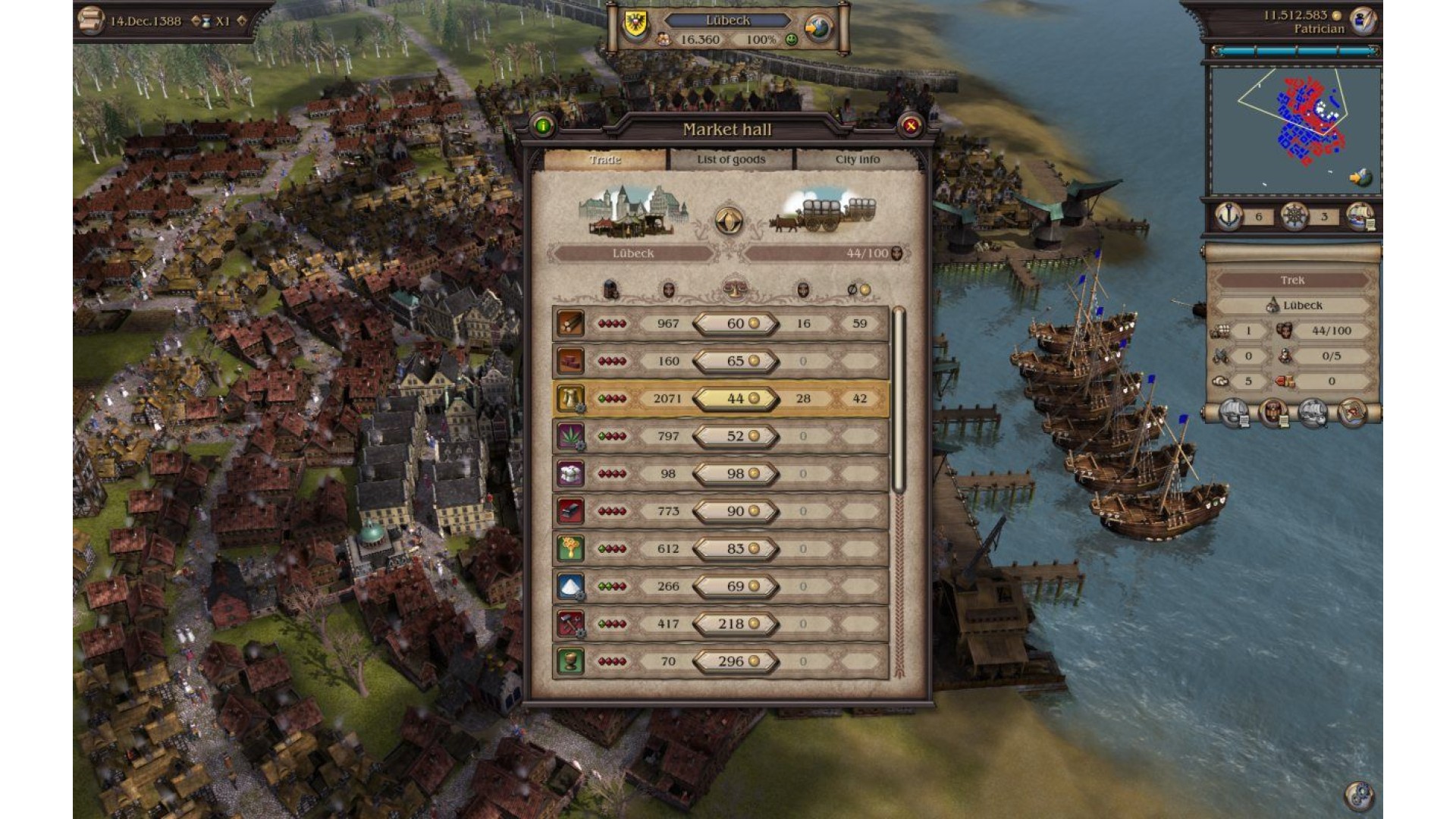Click the round transfer-amount button between city and convoy

(x=729, y=221)
